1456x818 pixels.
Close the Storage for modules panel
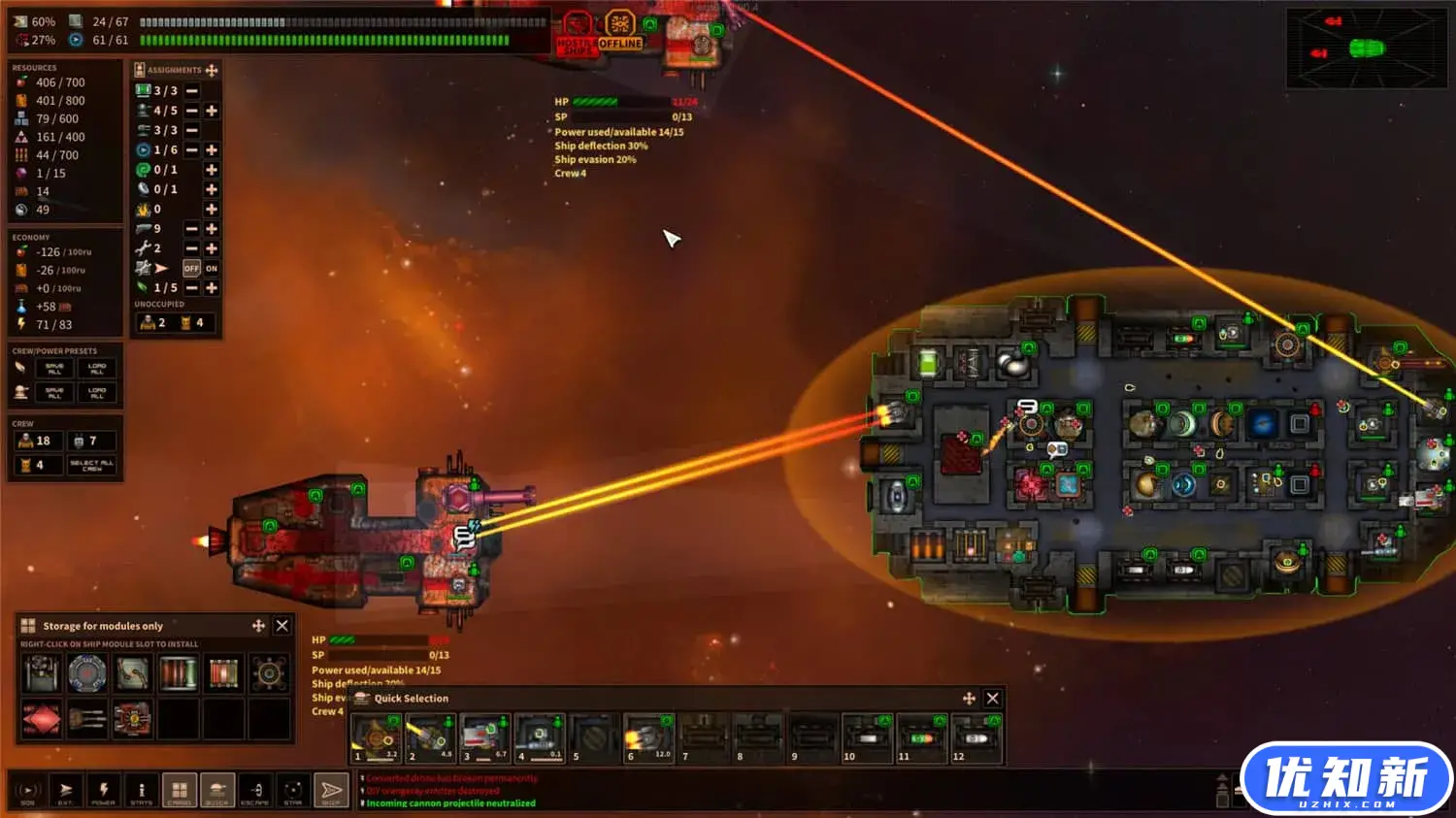pyautogui.click(x=282, y=626)
